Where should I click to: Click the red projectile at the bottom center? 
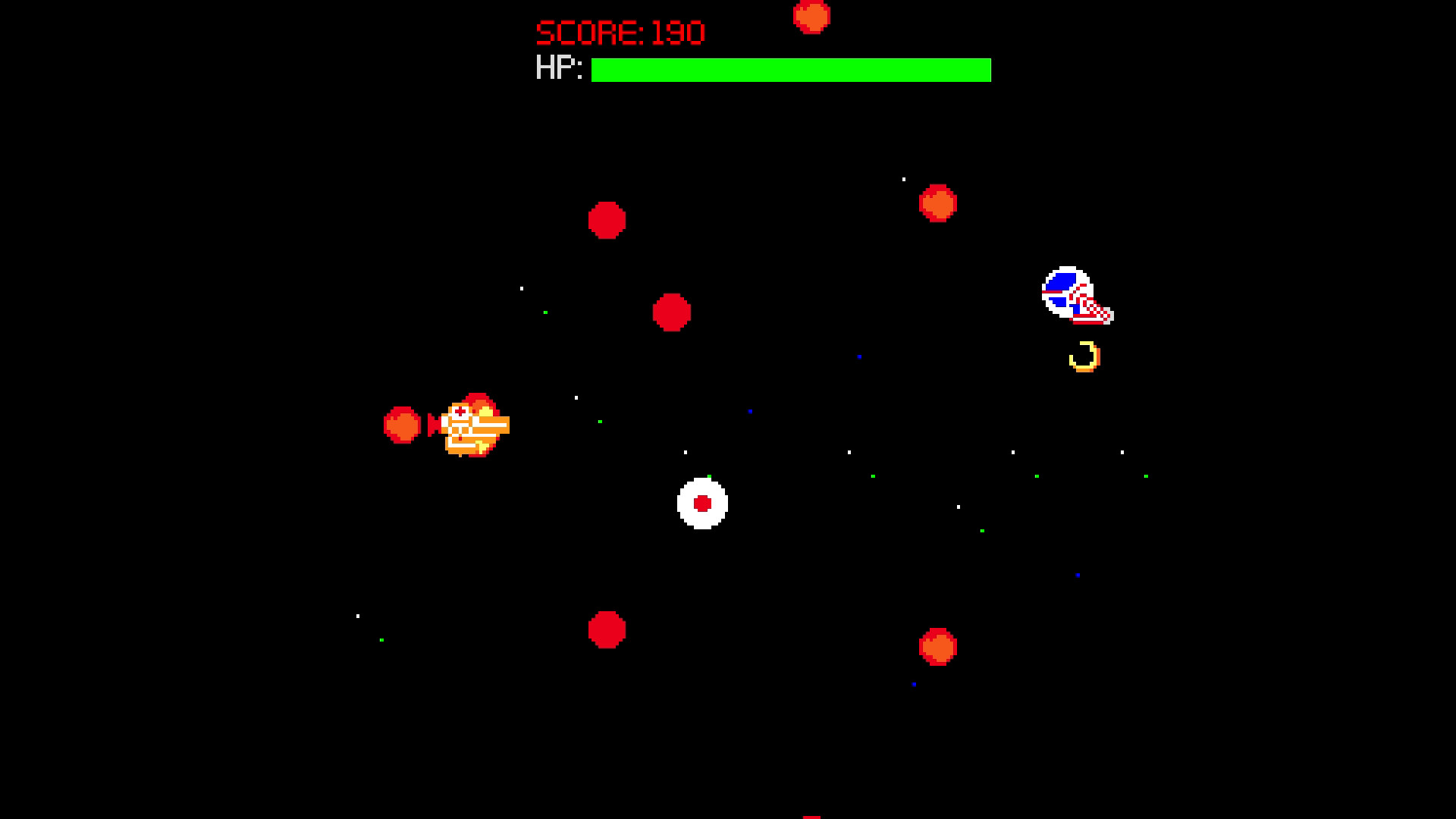tap(605, 629)
